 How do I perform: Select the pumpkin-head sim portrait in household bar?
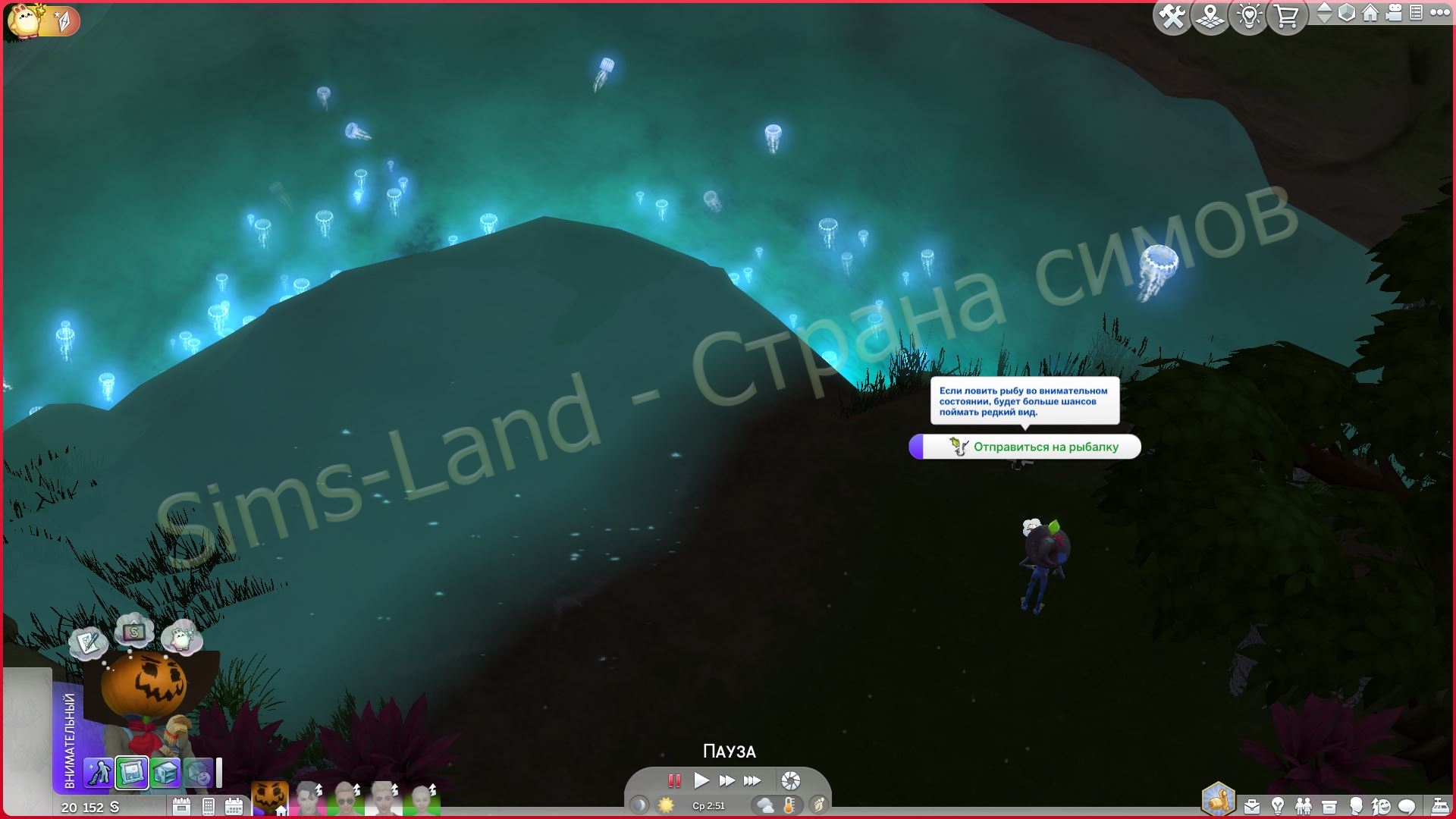[x=269, y=798]
